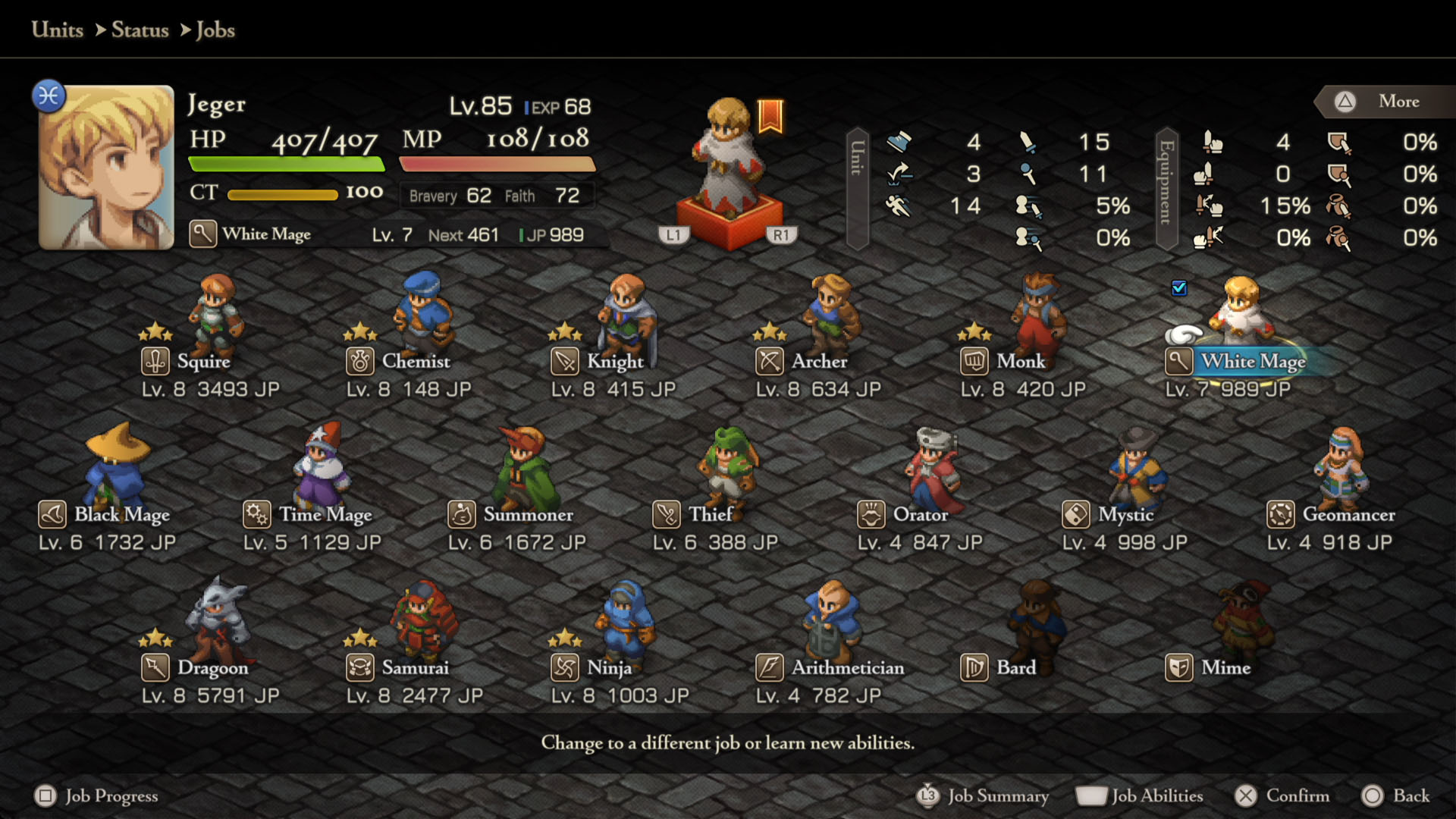Choose the Samurai job

point(415,668)
